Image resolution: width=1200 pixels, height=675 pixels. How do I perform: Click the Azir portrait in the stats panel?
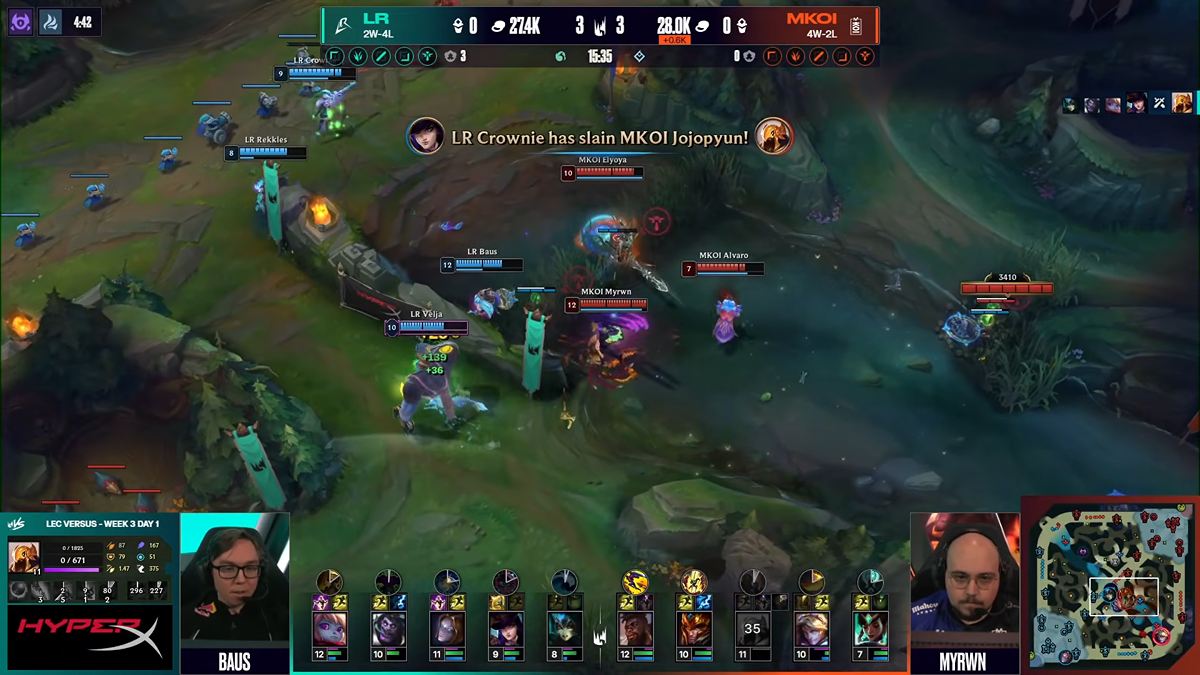click(x=24, y=557)
